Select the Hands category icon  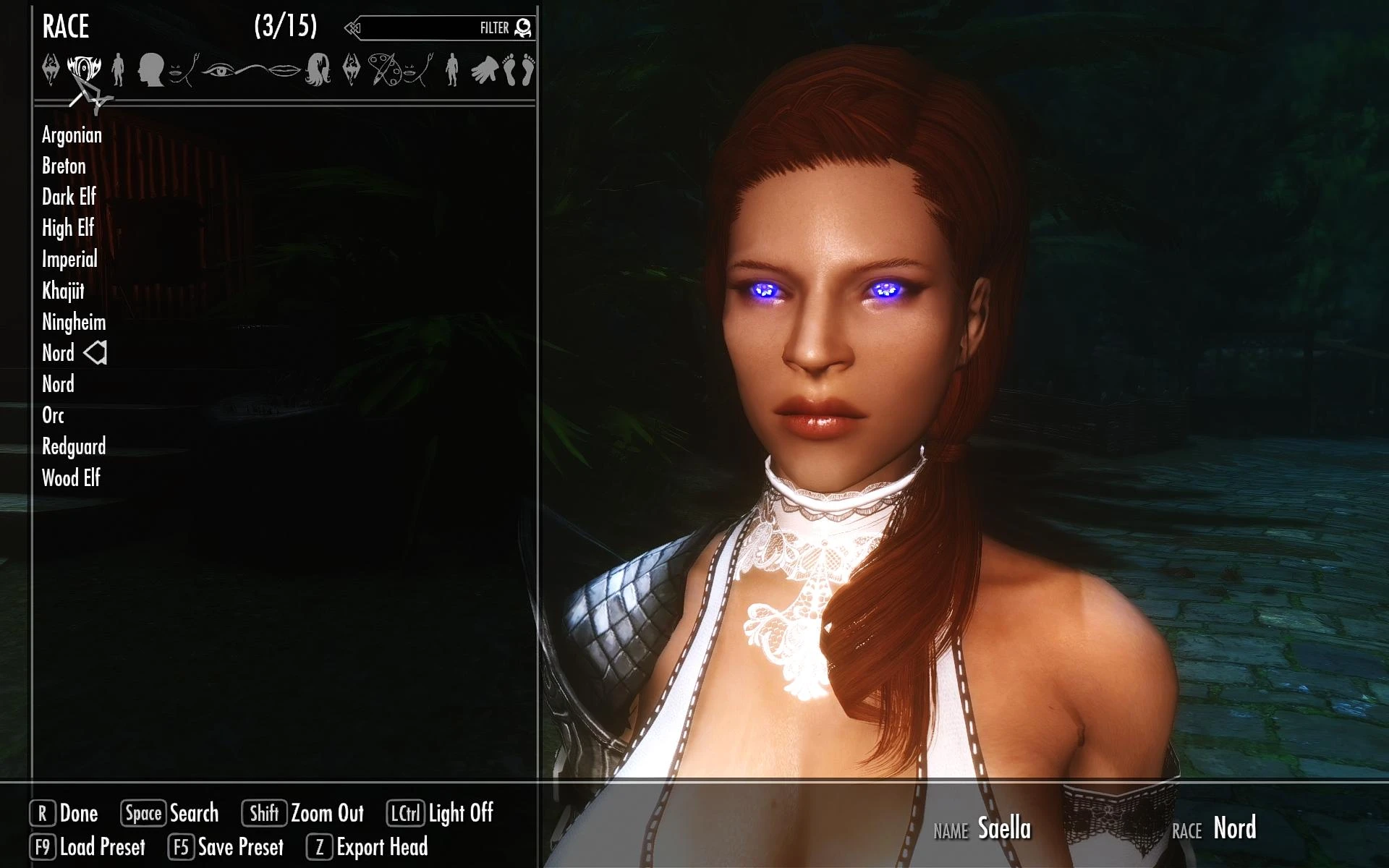point(484,71)
